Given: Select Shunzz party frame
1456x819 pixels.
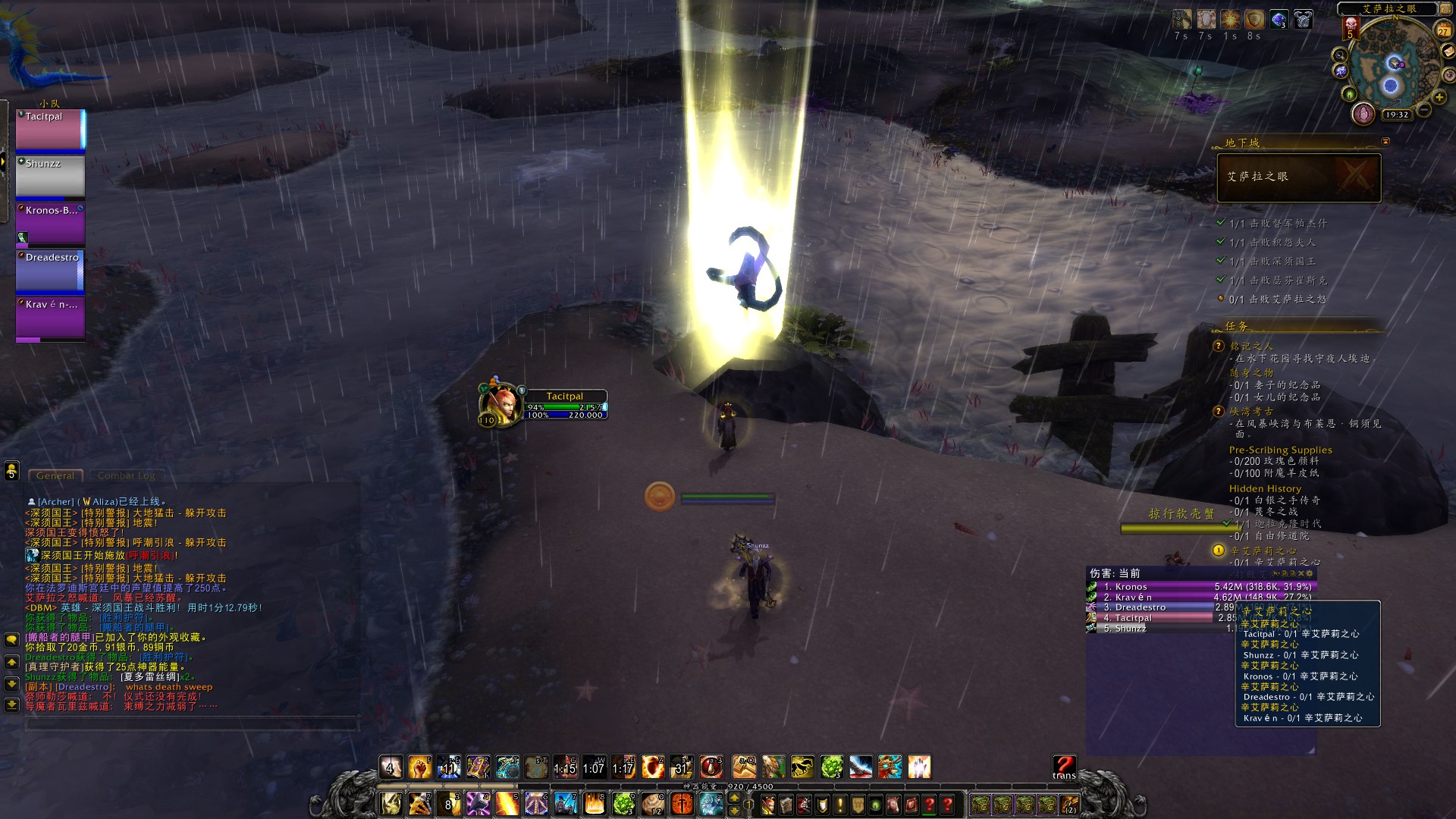Looking at the screenshot, I should [x=50, y=176].
